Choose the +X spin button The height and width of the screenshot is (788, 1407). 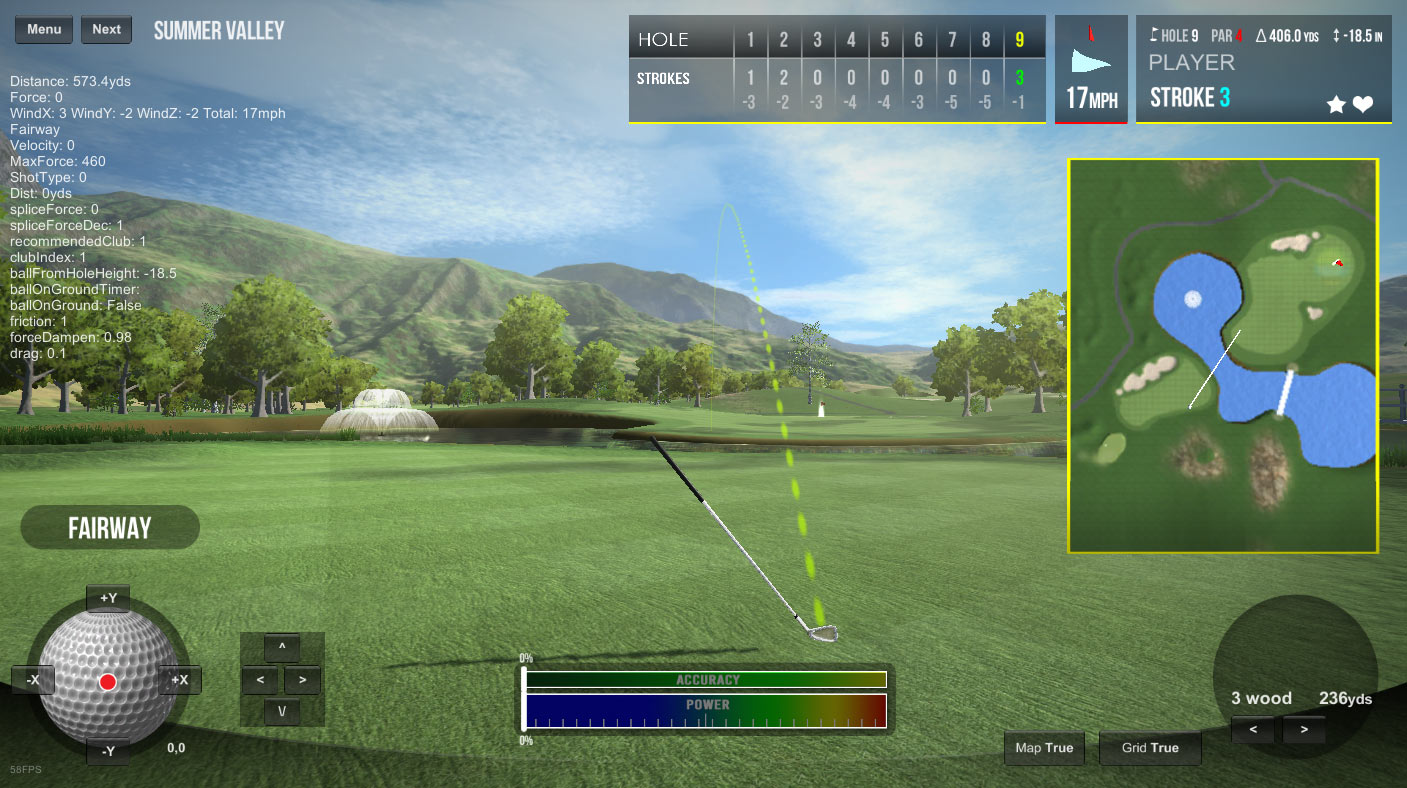point(180,680)
